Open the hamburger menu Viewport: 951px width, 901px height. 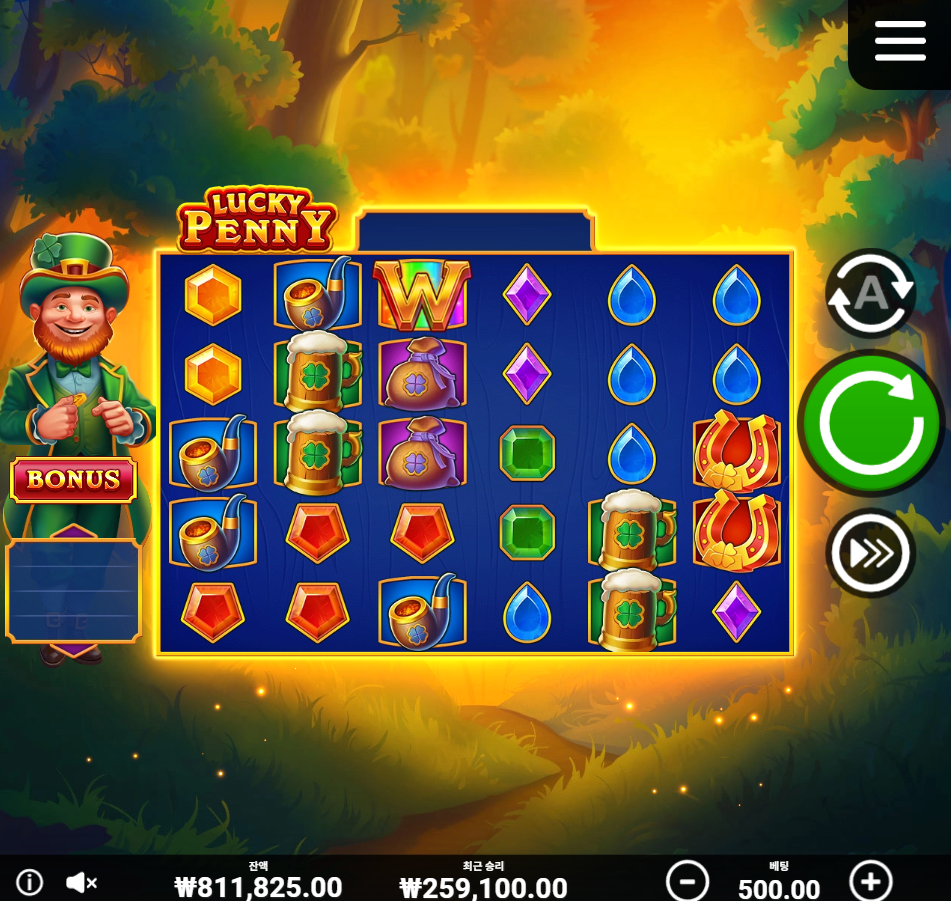tap(900, 41)
